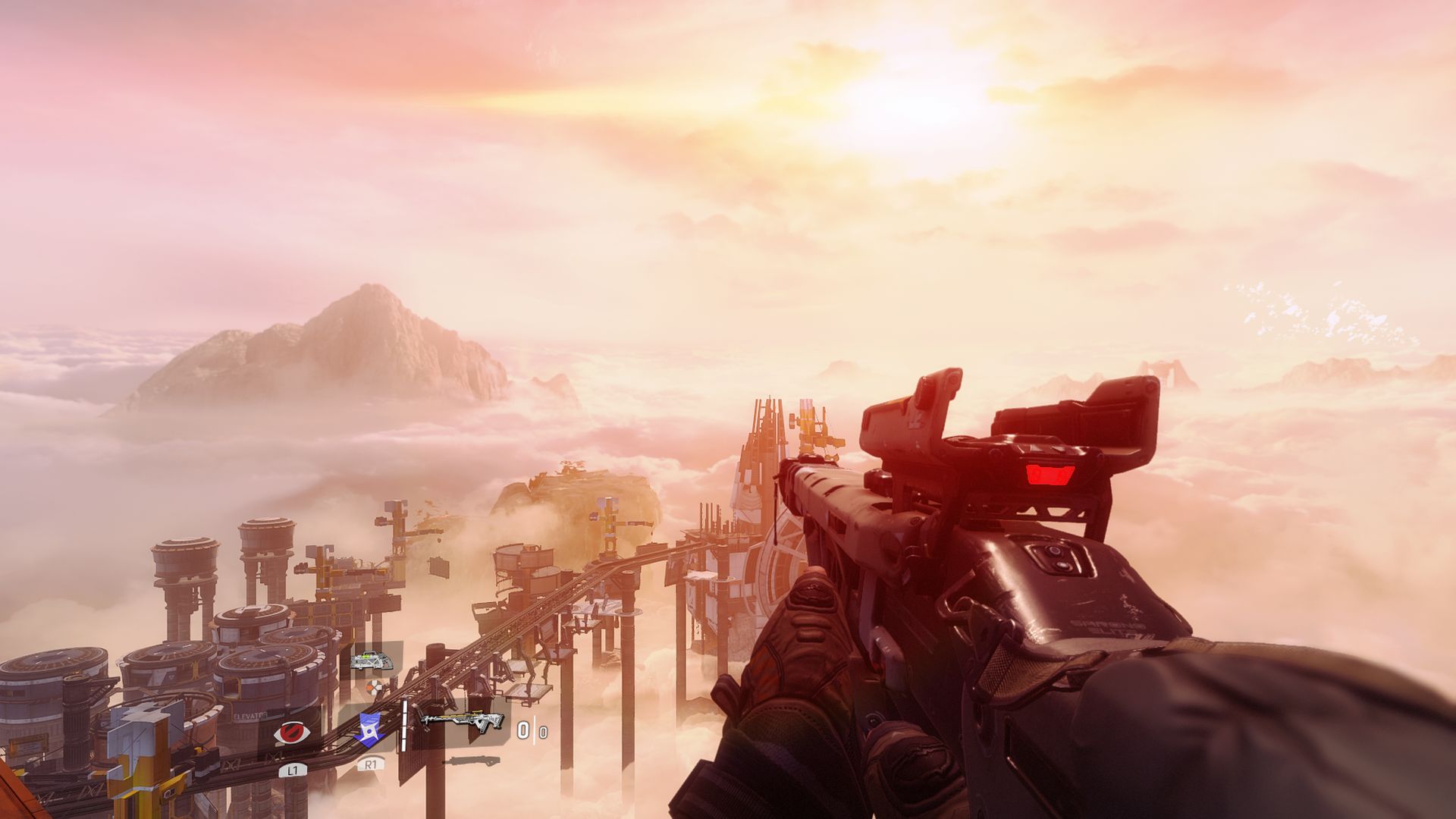Switch to the greyed-out secondary weapon silhouette
The image size is (1456, 819).
[470, 760]
